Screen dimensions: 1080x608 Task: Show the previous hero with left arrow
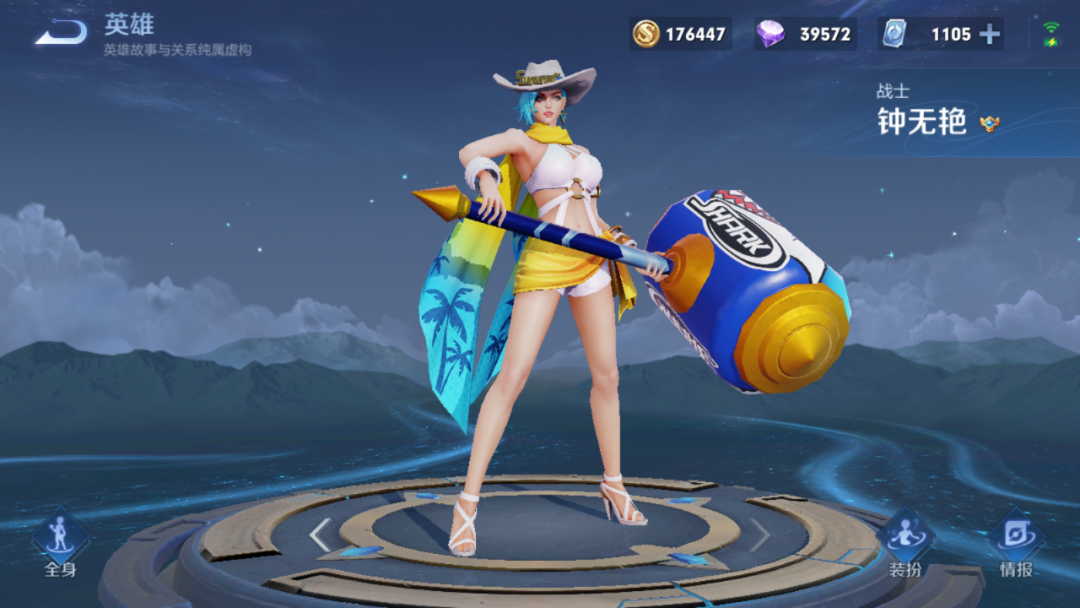[x=320, y=536]
